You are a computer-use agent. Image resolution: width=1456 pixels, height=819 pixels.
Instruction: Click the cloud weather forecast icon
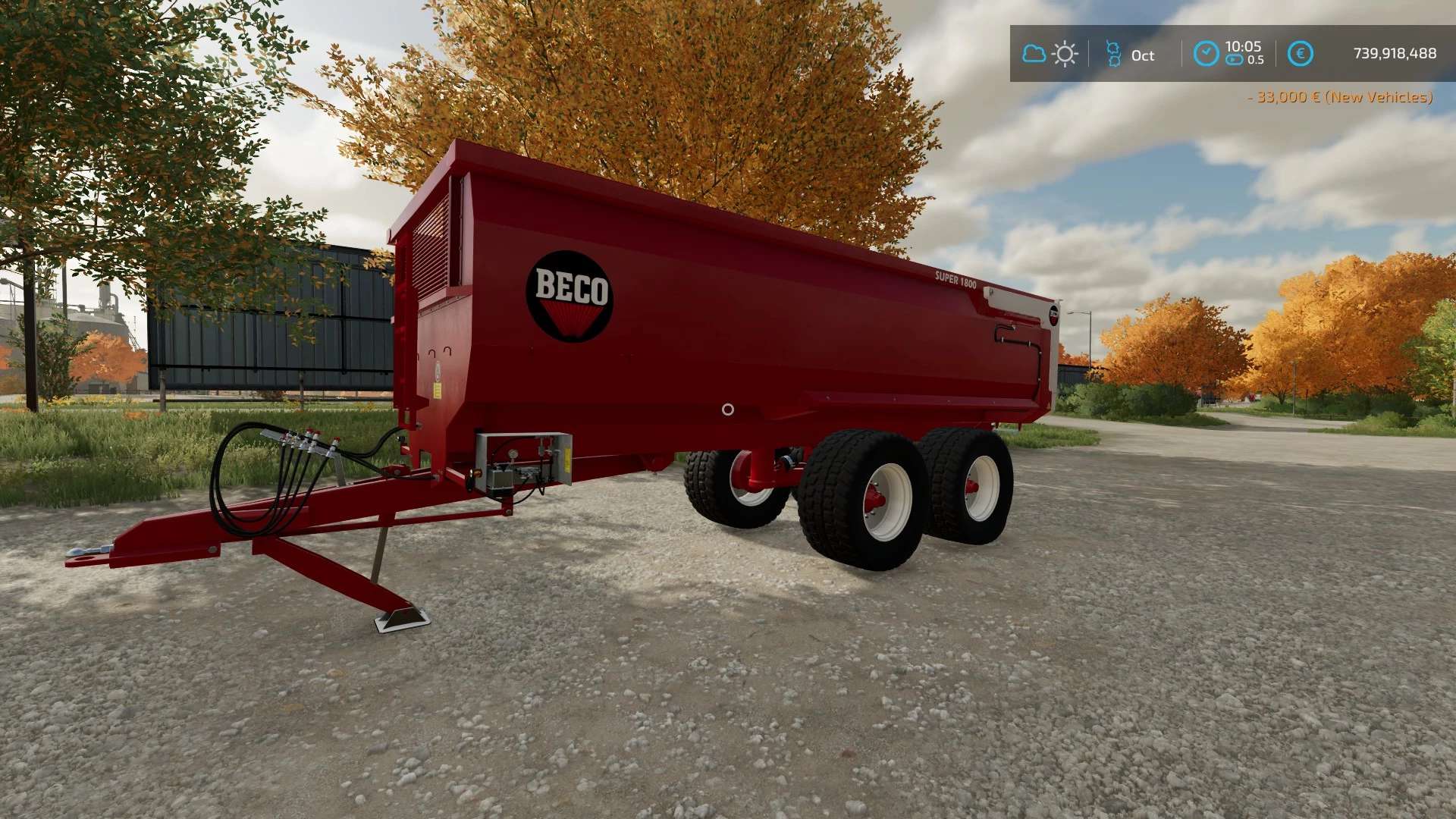[x=1034, y=54]
